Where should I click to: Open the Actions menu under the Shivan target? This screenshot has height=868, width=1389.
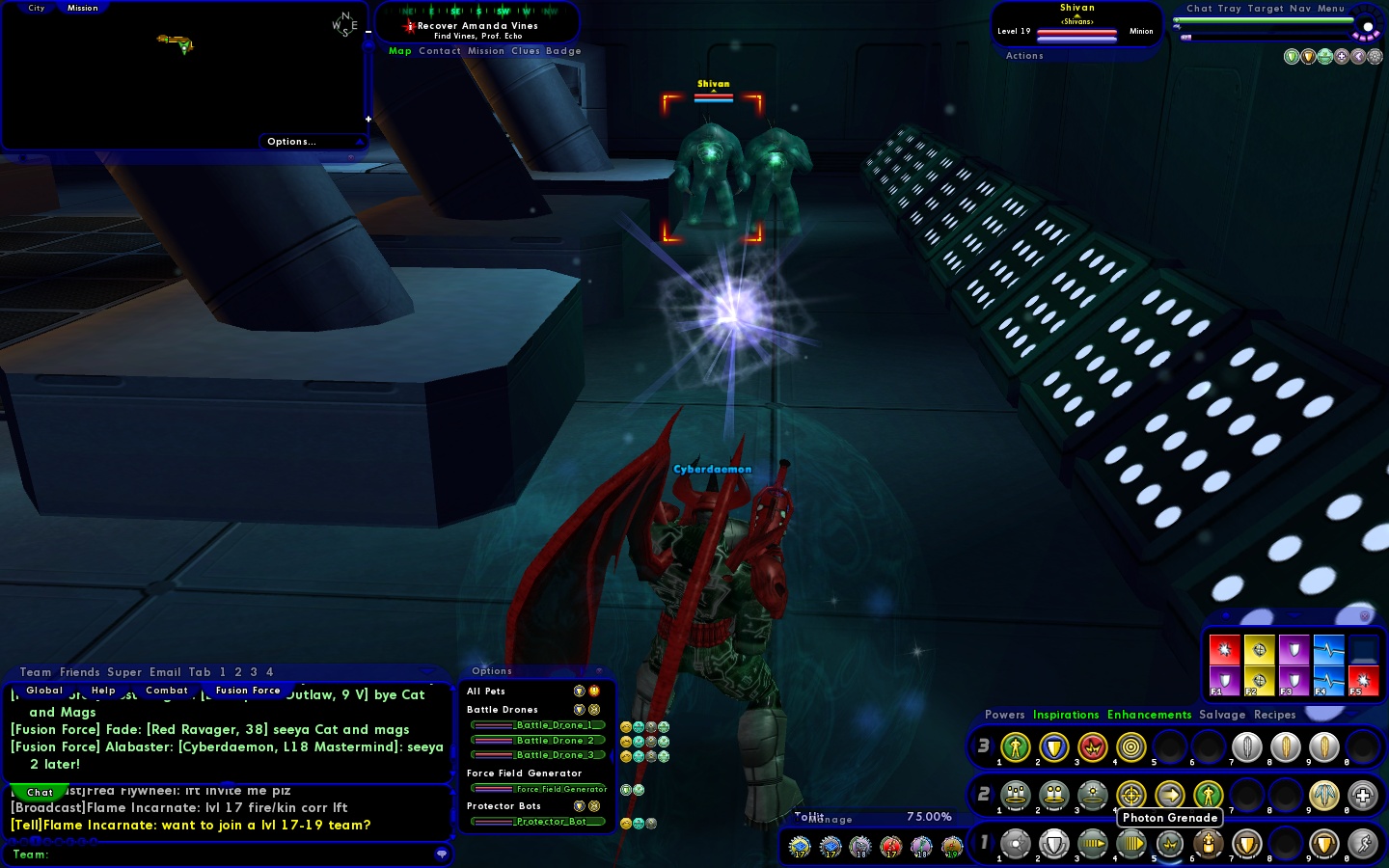[1024, 56]
